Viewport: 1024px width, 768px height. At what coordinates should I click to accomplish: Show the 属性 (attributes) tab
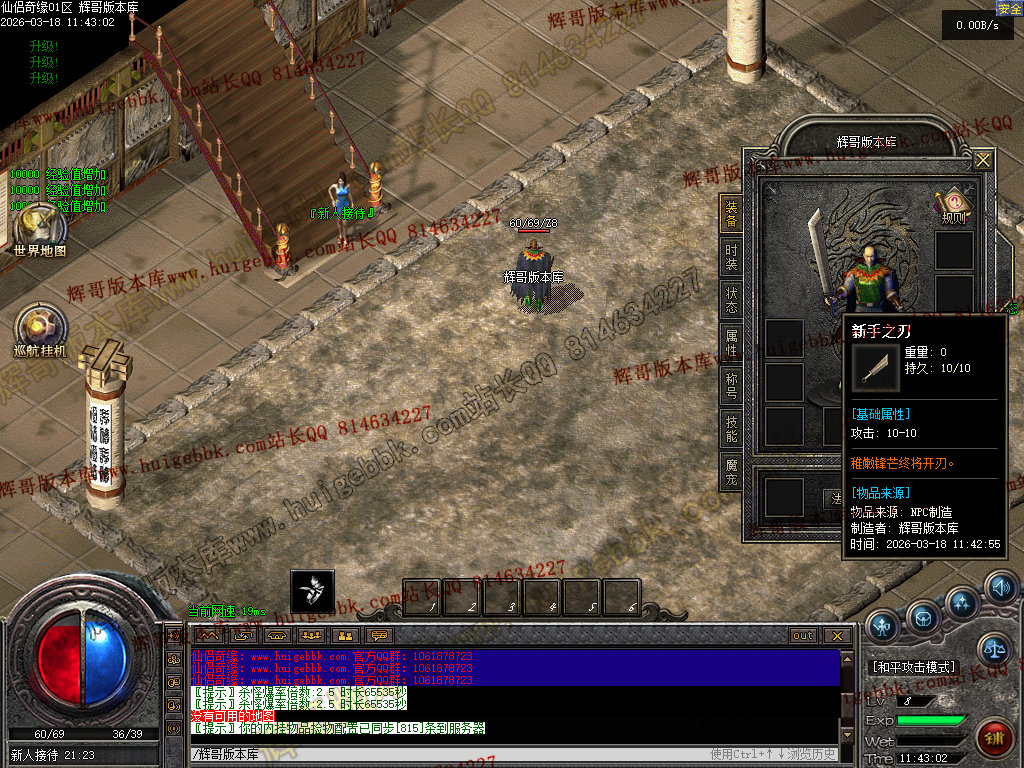point(731,344)
